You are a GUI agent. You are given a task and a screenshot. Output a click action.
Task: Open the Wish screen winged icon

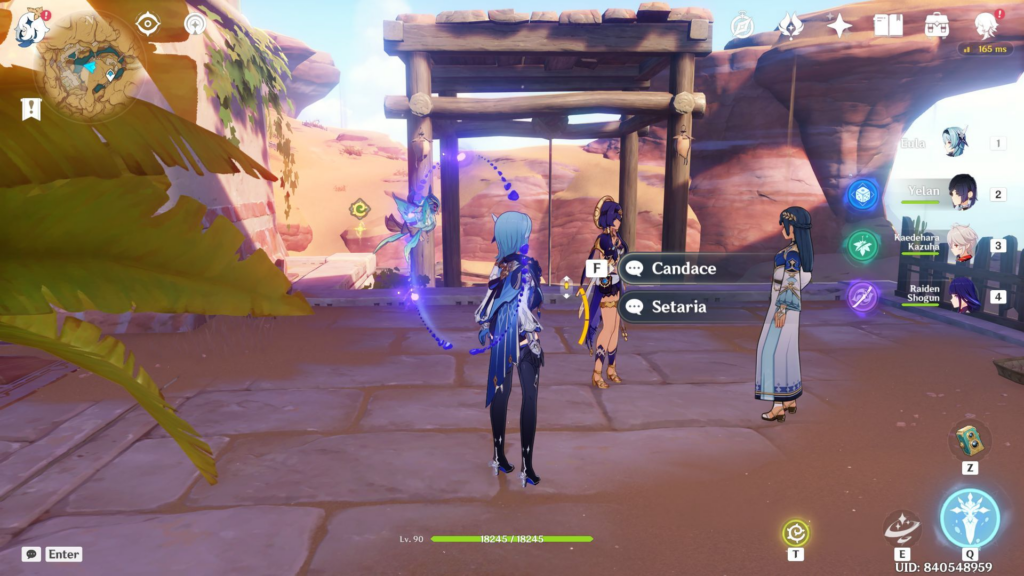point(791,26)
